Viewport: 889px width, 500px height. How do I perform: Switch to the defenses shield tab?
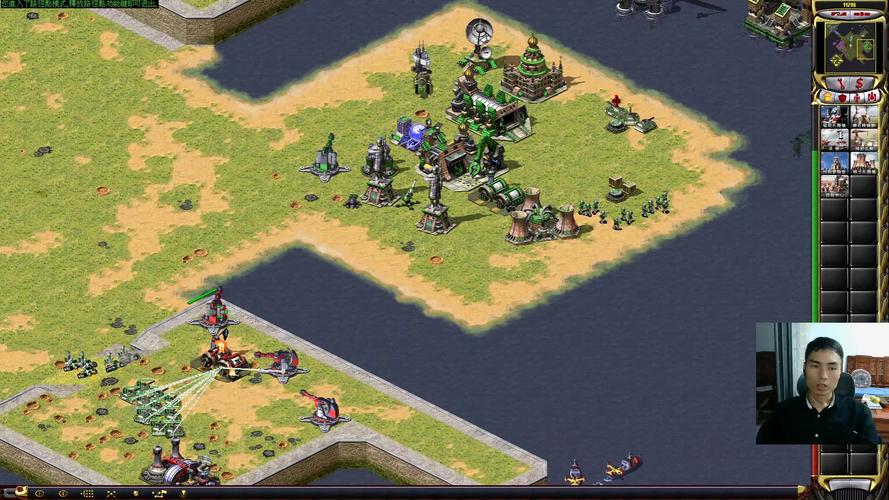pos(842,98)
